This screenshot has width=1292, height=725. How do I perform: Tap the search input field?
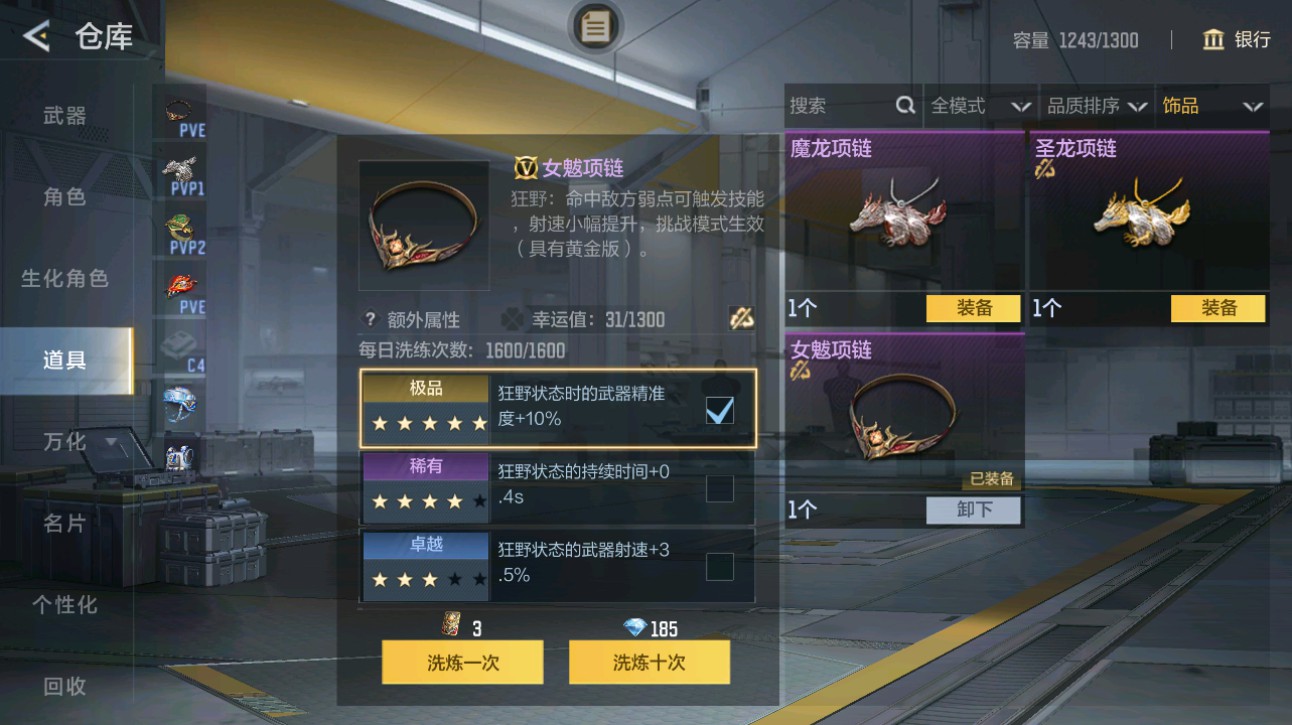tap(840, 104)
